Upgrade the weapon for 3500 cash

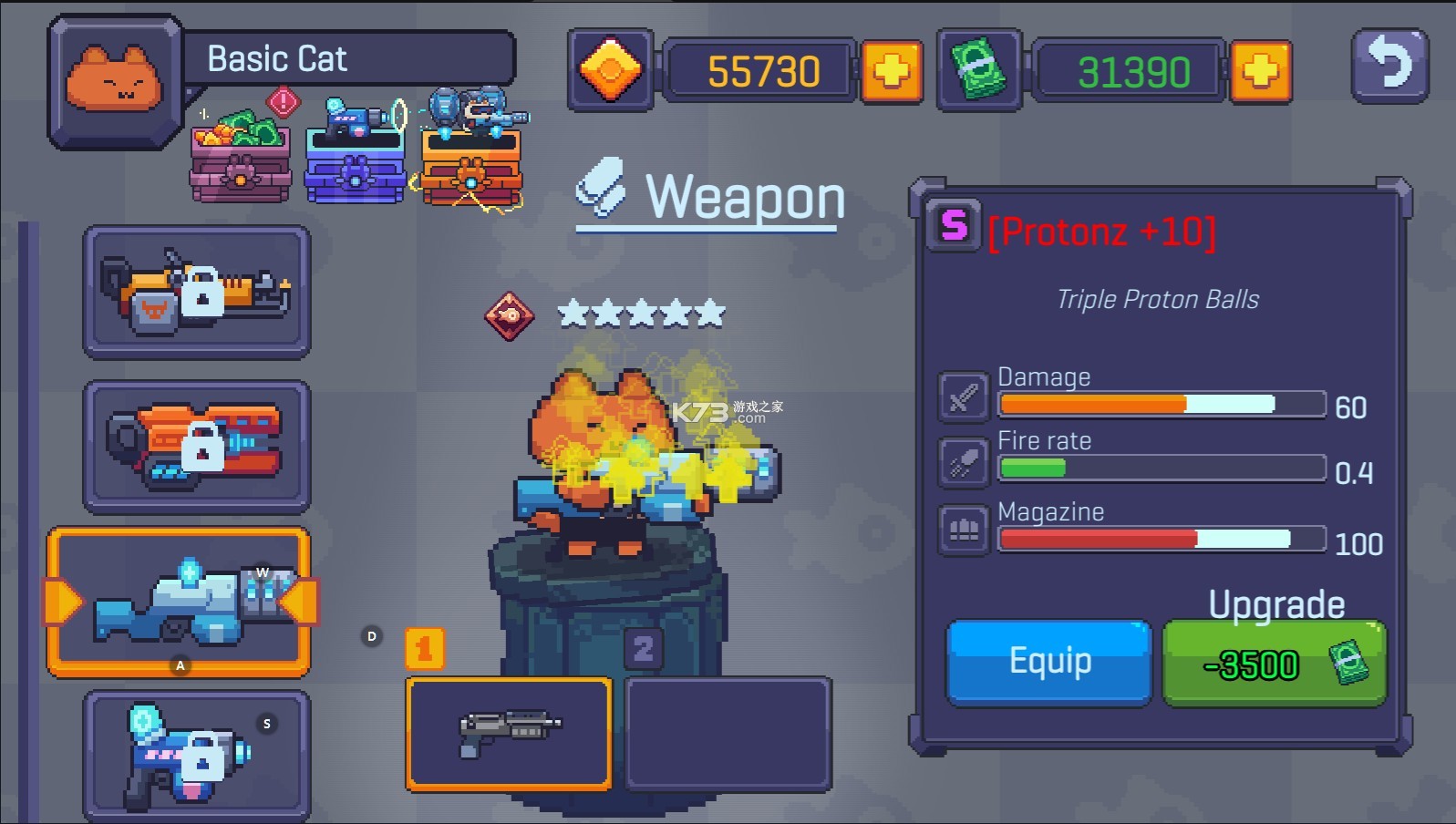[x=1274, y=664]
